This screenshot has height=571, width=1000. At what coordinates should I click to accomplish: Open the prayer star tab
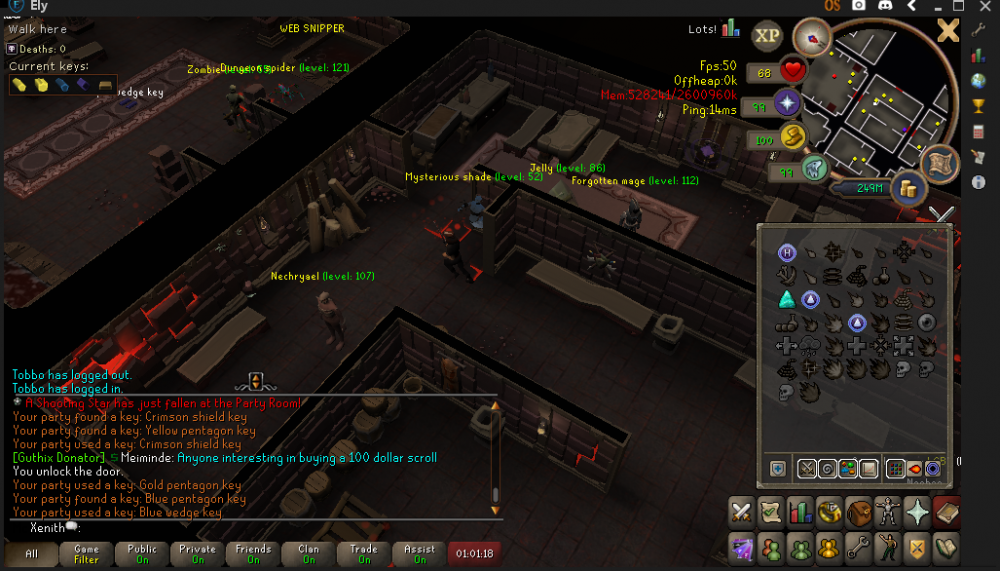tap(917, 511)
